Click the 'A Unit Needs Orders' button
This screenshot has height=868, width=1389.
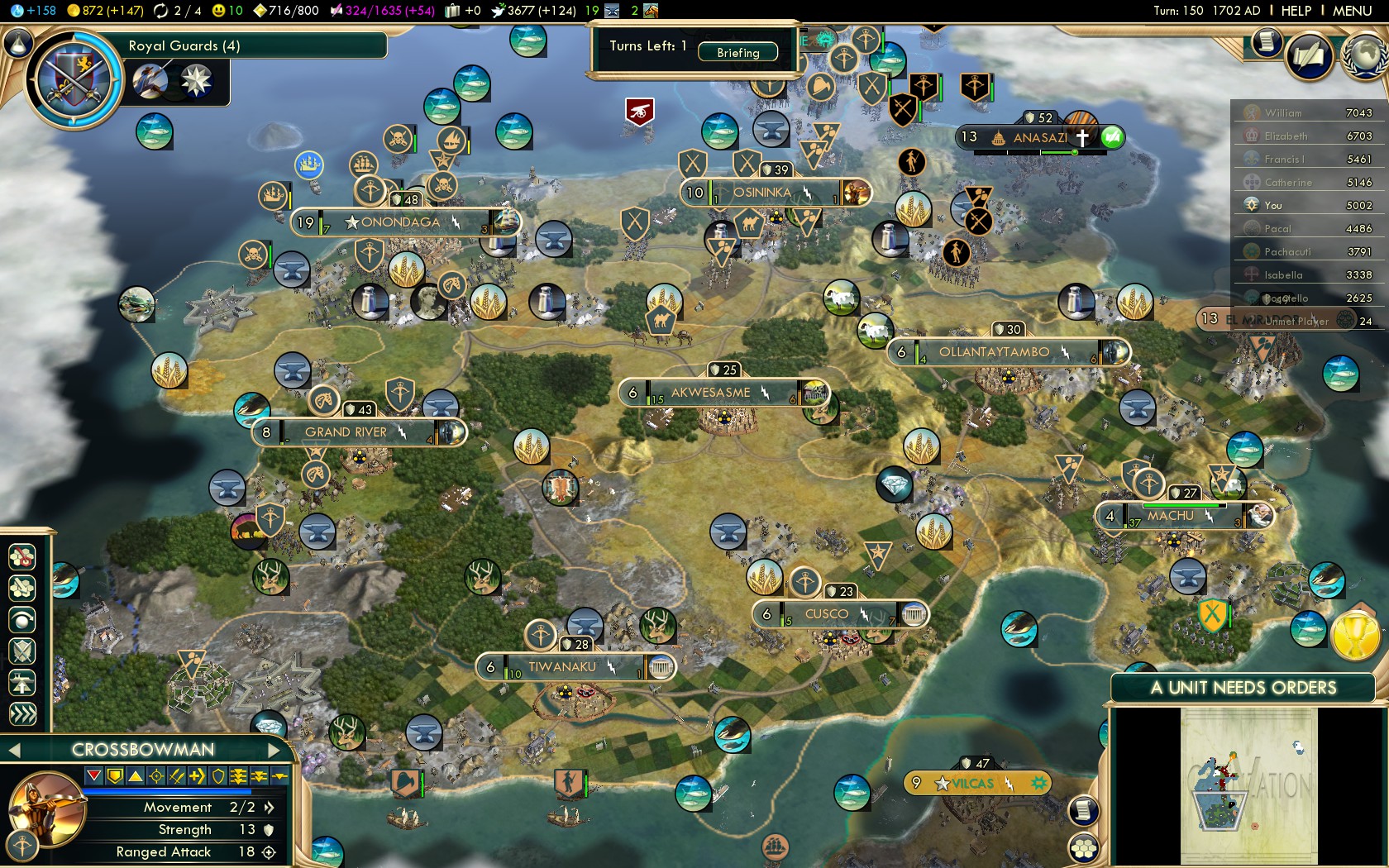tap(1243, 688)
